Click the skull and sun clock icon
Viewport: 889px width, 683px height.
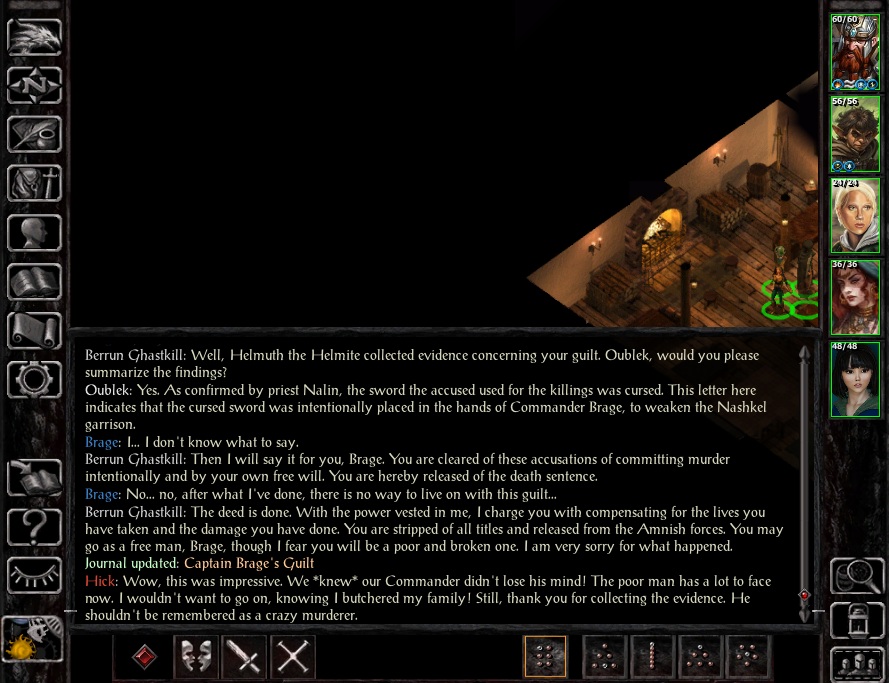[x=33, y=639]
